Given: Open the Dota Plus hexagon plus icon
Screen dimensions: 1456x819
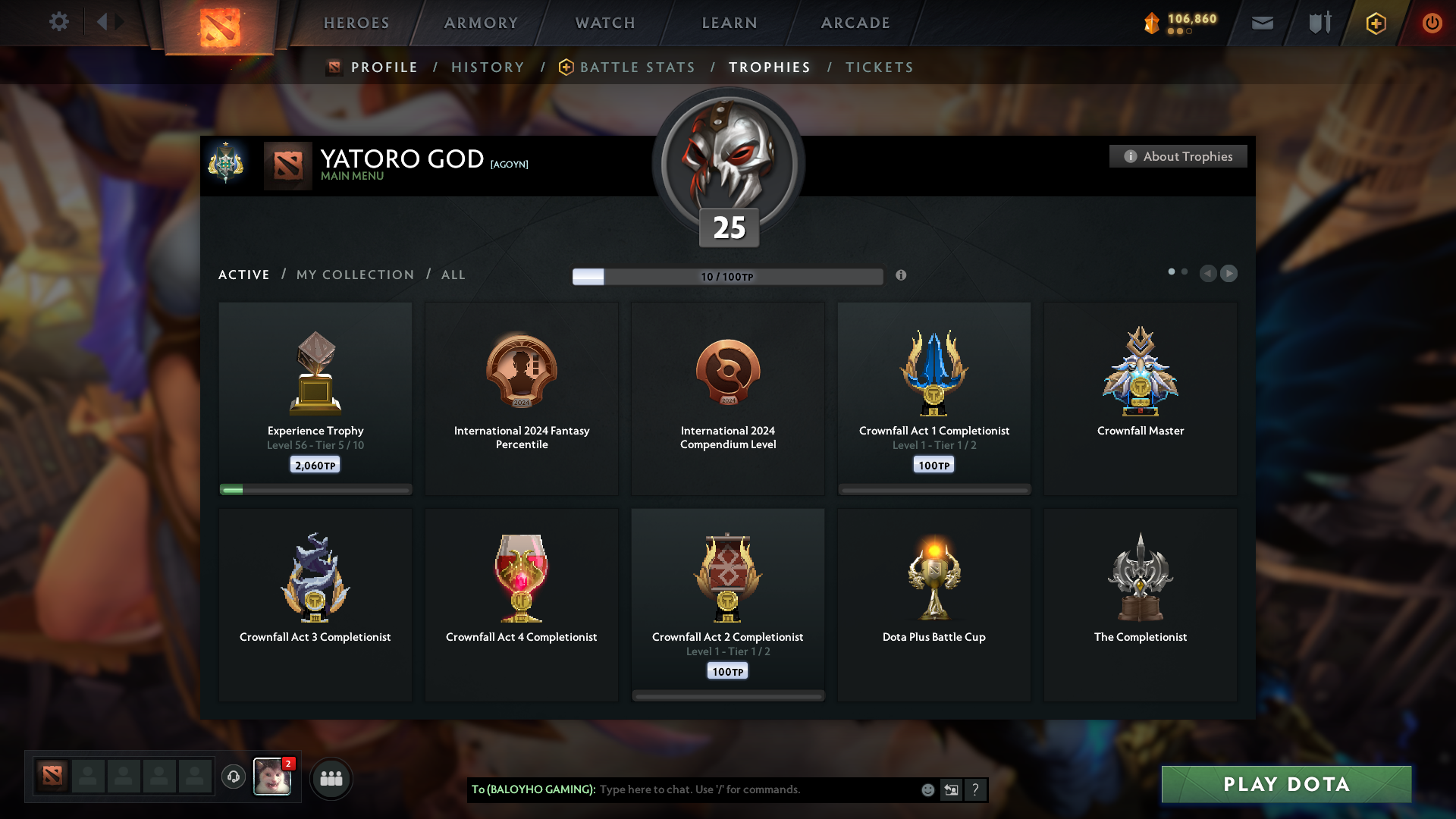Looking at the screenshot, I should [x=1375, y=23].
